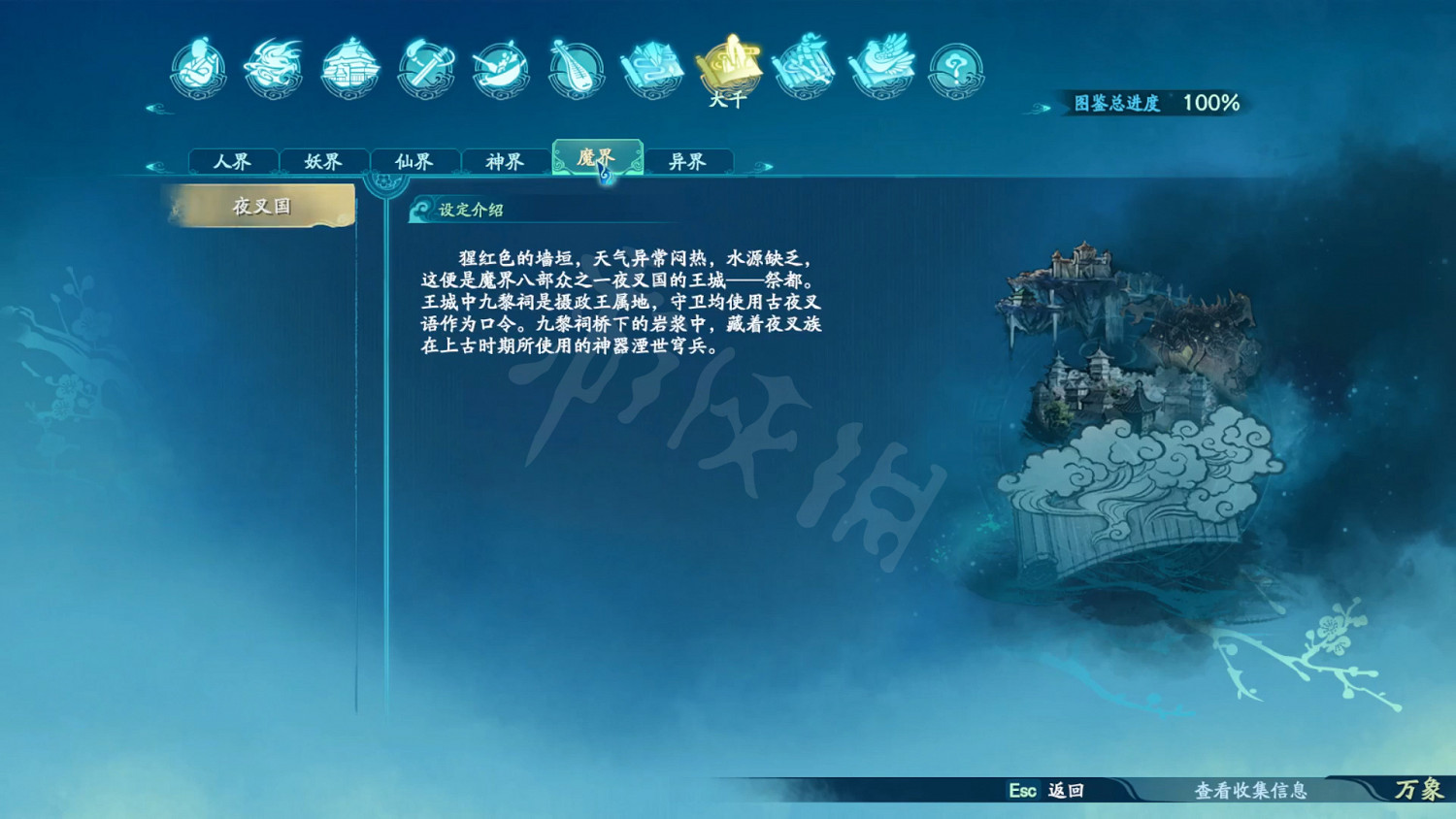Switch to the 神界 tab
The width and height of the screenshot is (1456, 819).
[507, 160]
